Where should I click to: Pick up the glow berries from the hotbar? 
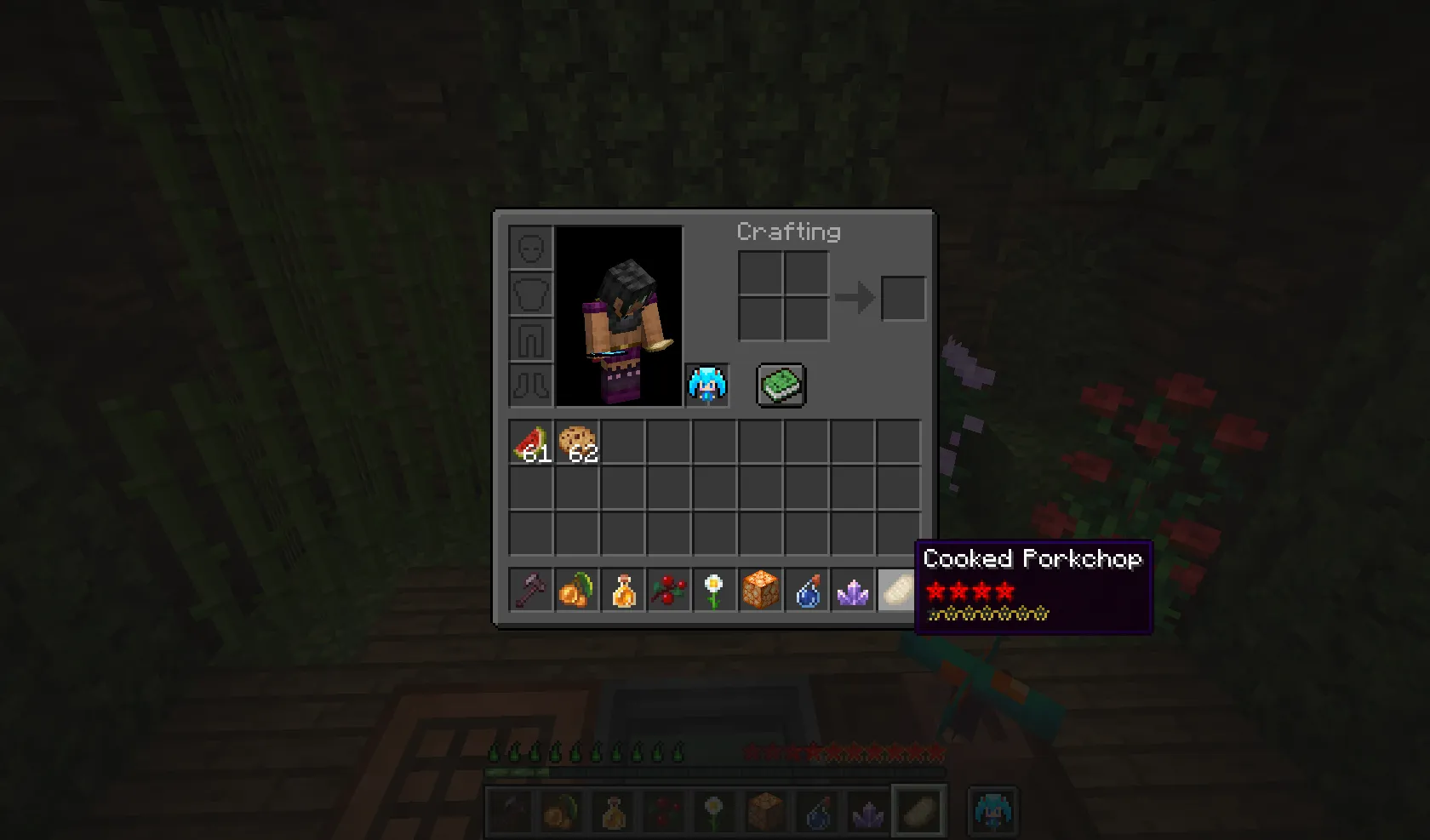coord(577,590)
